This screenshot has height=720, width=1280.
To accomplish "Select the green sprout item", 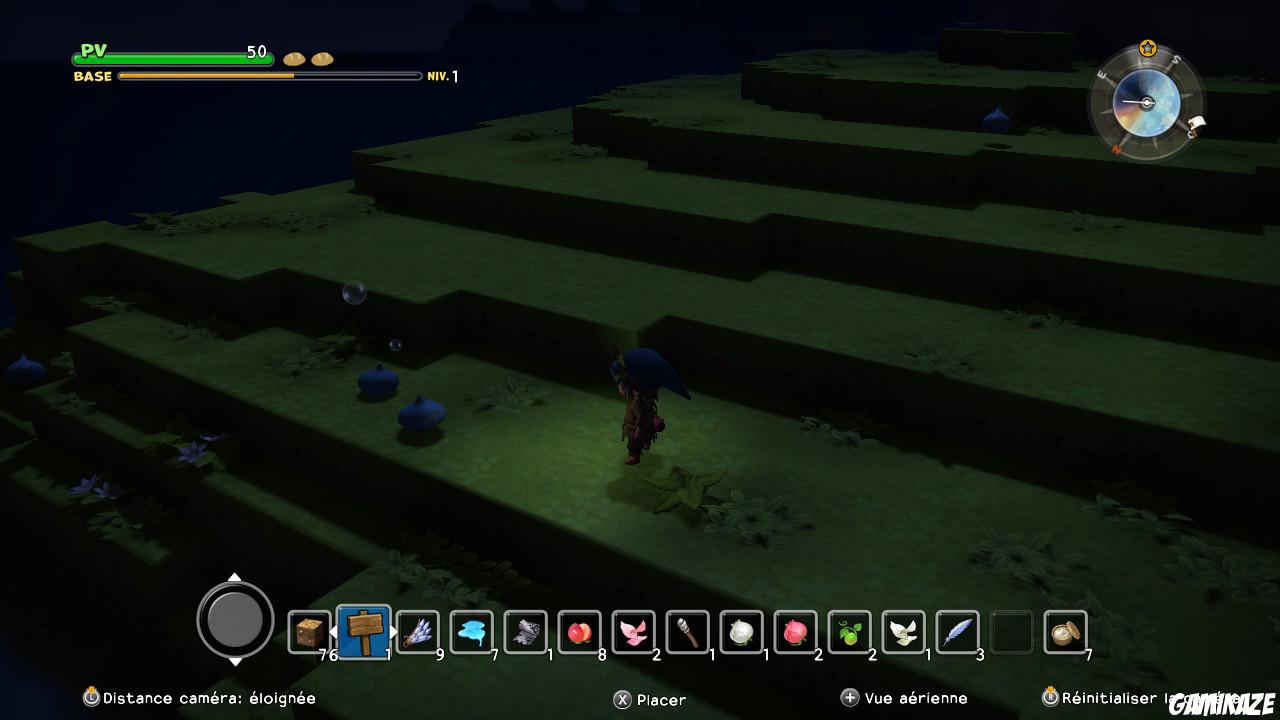I will (850, 630).
